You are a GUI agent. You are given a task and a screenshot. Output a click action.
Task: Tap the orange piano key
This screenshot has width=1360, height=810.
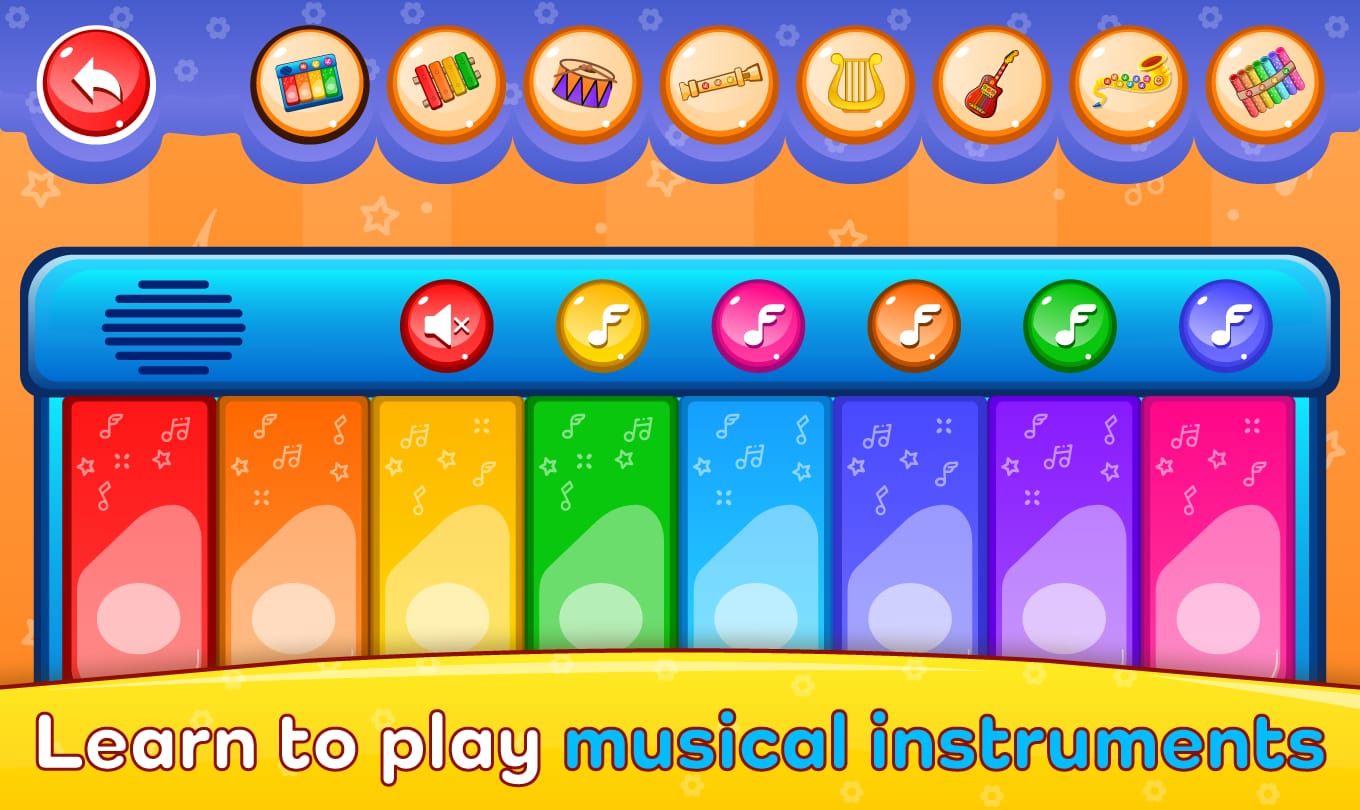coord(292,530)
